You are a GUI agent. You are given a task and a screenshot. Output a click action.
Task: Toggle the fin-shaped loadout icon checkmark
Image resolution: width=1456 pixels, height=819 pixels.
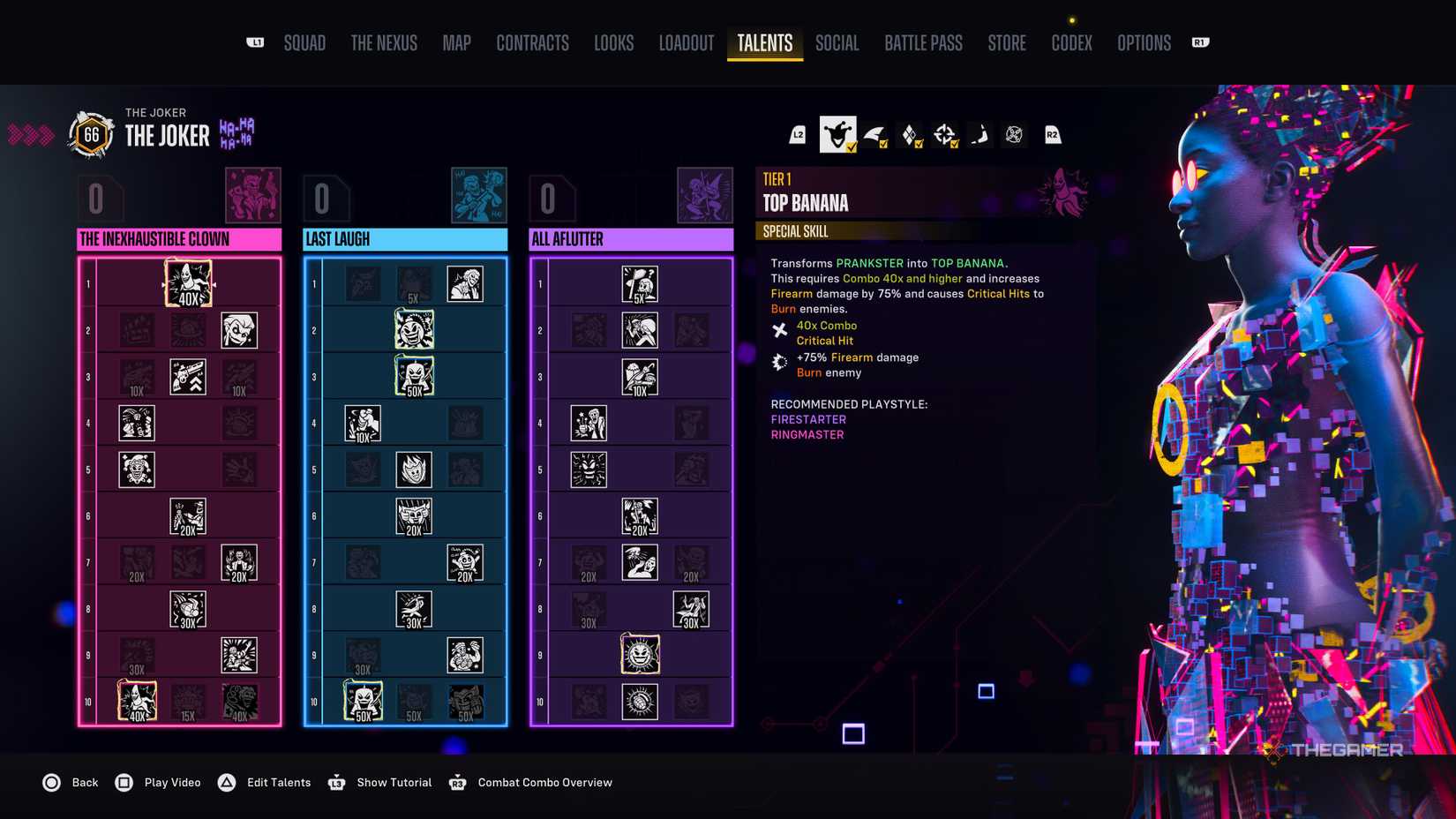click(x=874, y=134)
